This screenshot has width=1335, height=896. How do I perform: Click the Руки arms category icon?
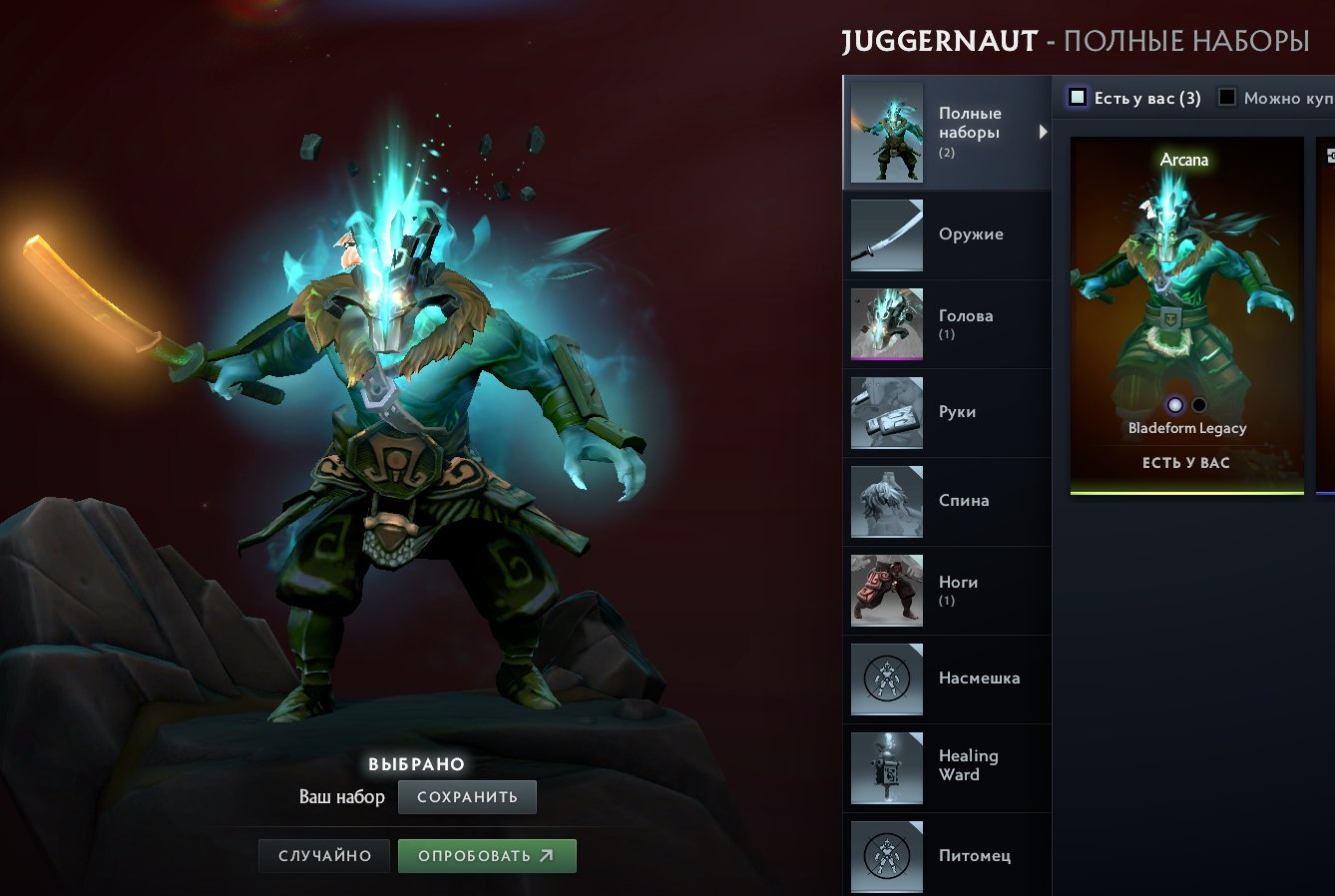coord(886,413)
